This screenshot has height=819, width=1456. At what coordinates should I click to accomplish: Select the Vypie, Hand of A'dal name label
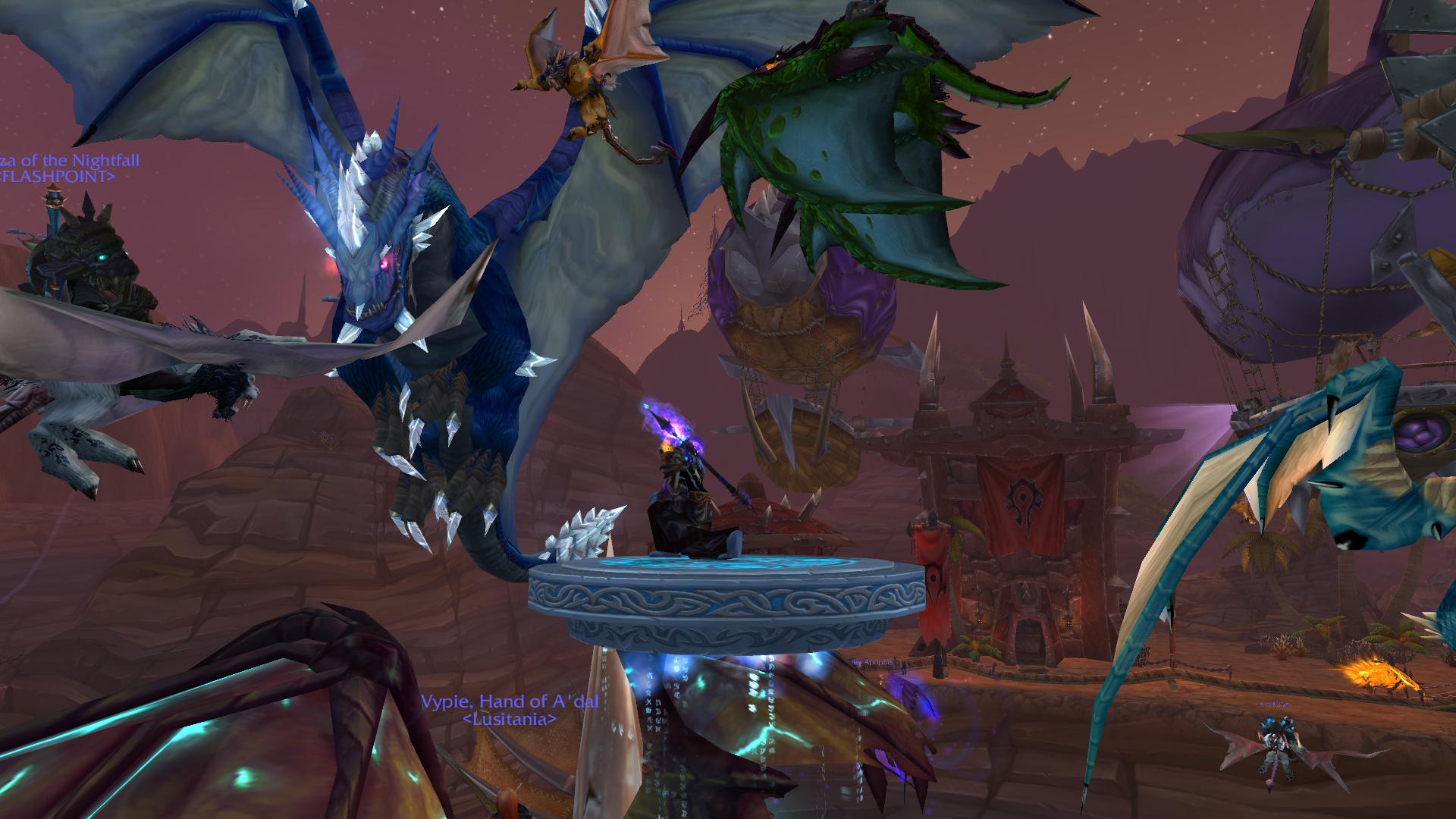(x=510, y=701)
